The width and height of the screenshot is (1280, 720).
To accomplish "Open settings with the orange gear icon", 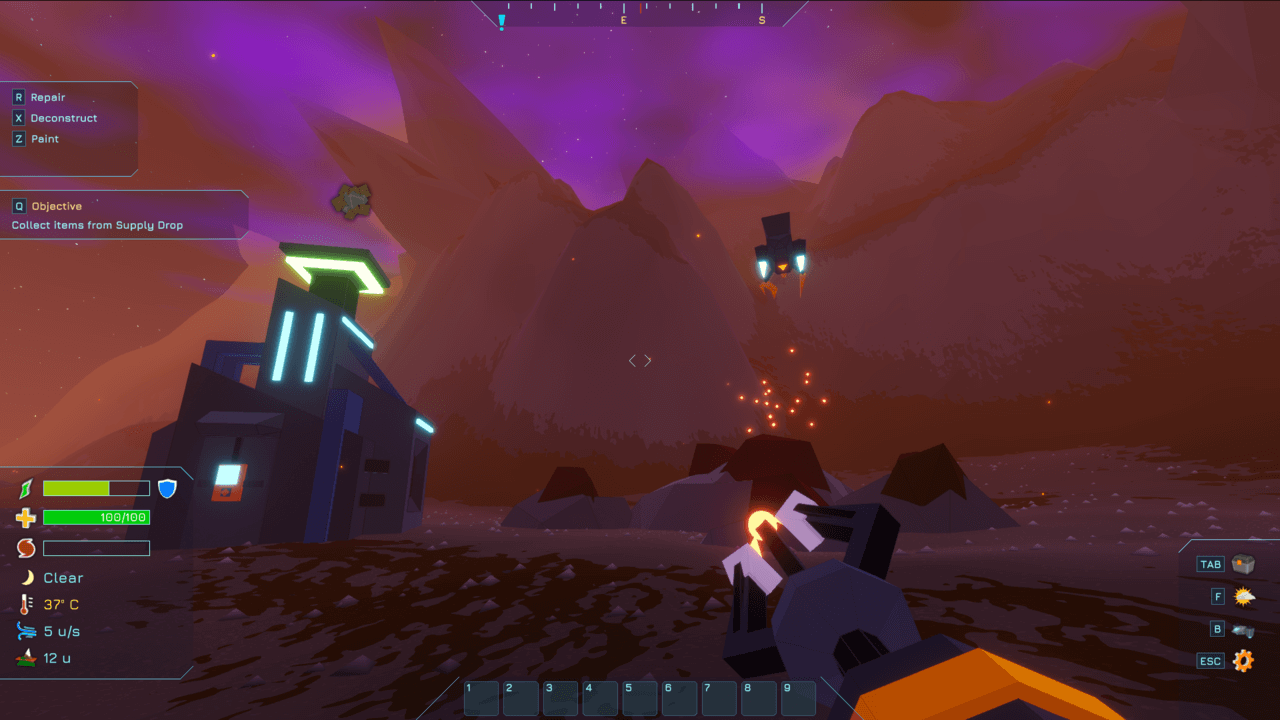I will pos(1243,661).
